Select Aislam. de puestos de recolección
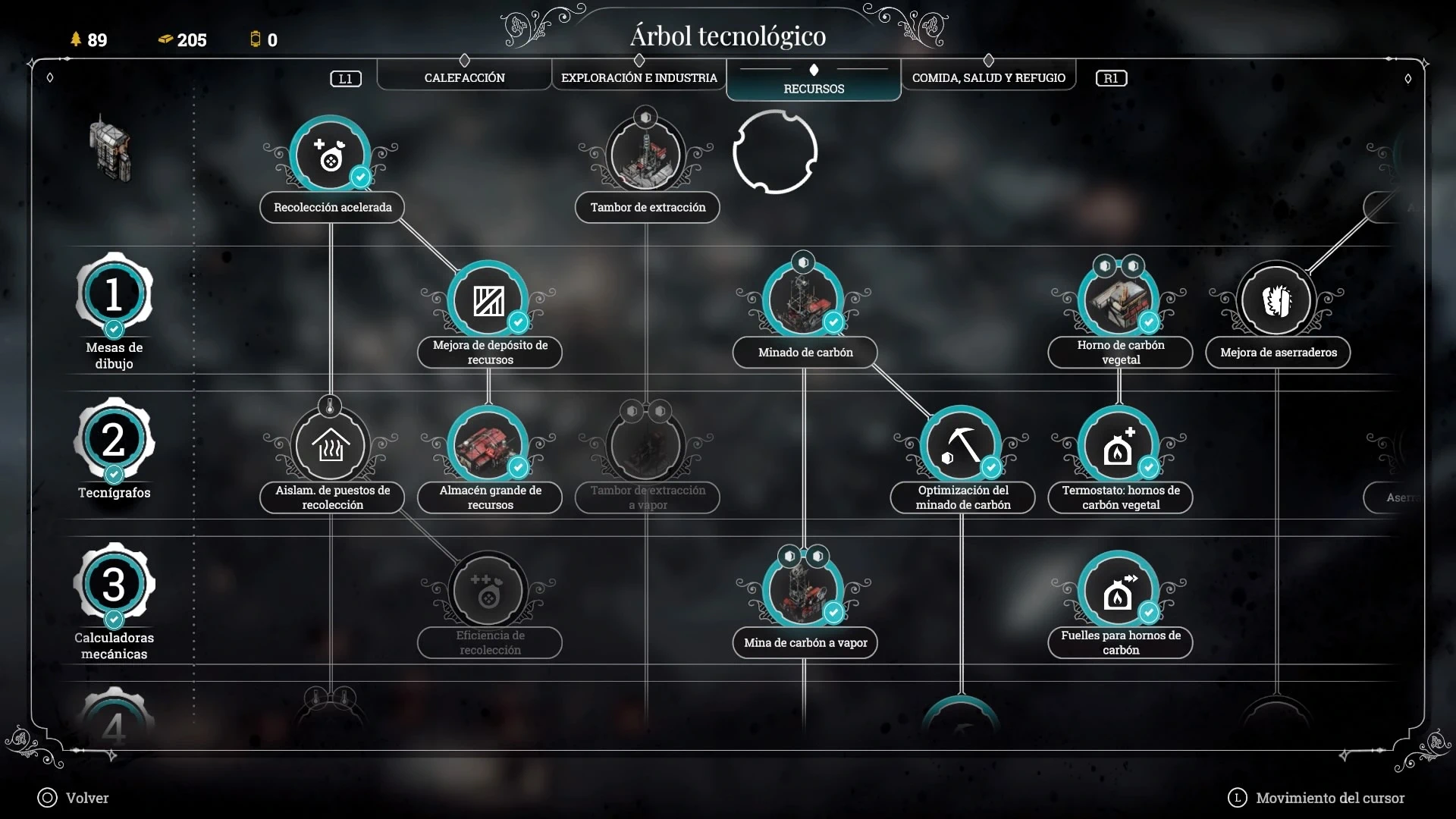Image resolution: width=1456 pixels, height=819 pixels. [x=331, y=446]
